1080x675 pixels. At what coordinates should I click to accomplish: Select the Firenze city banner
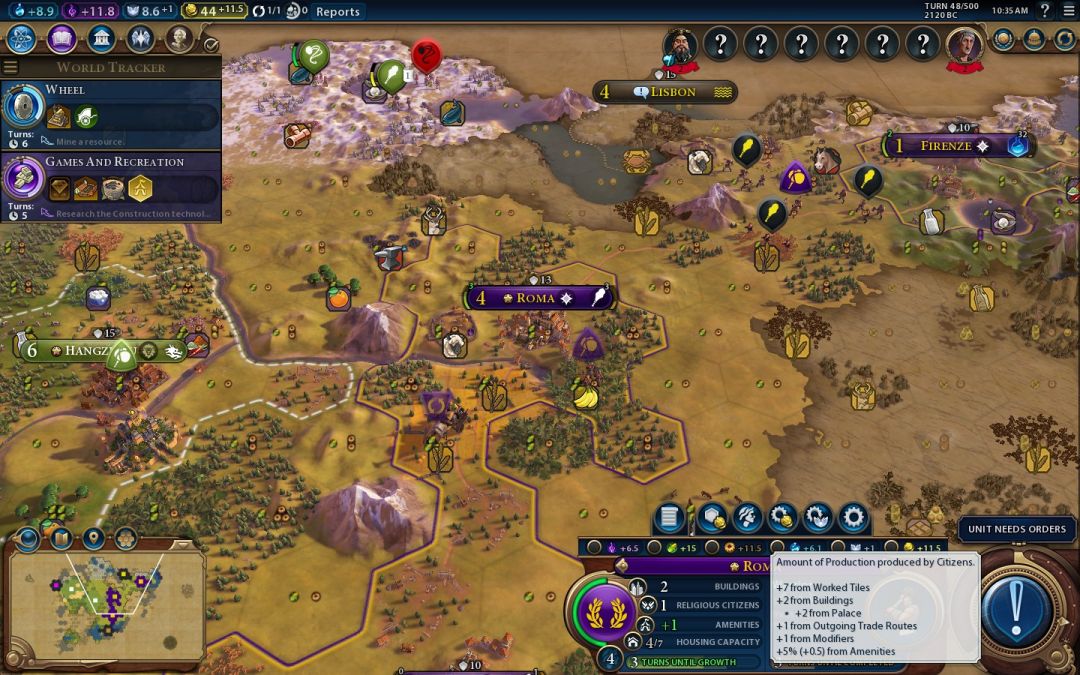(947, 146)
